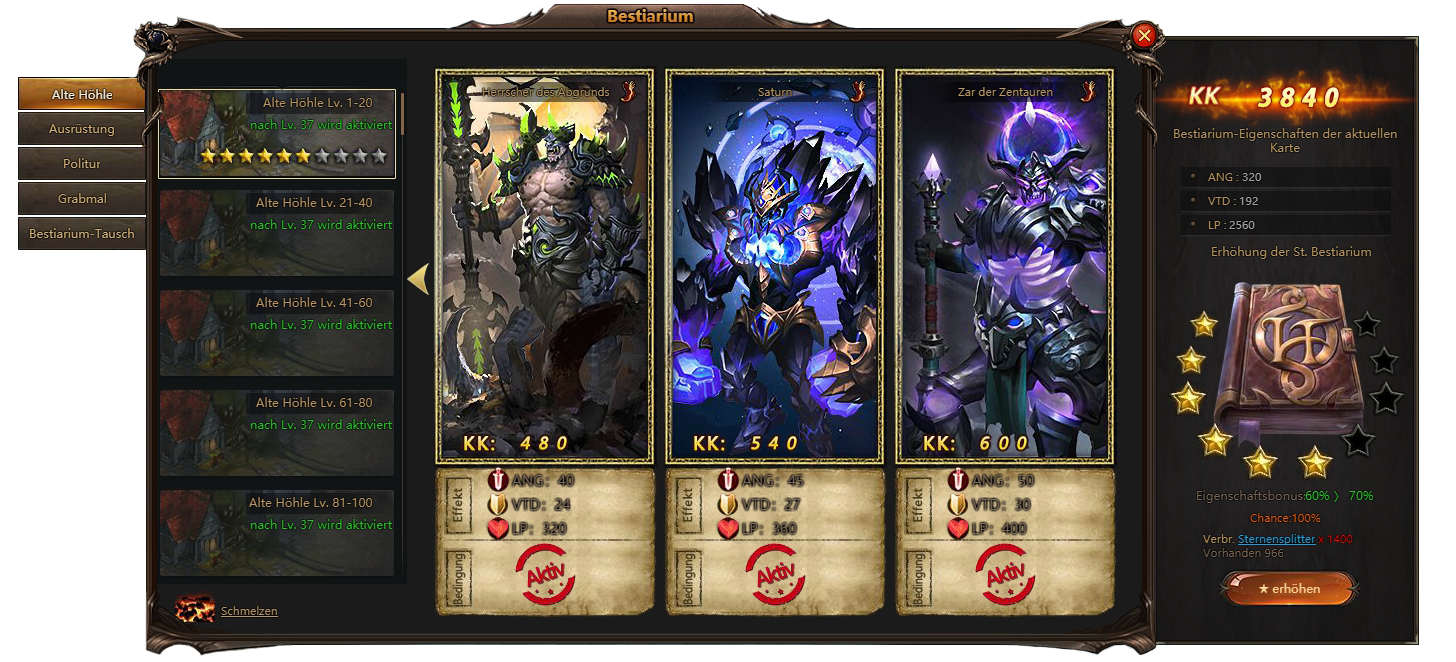Open the Ausrüstung tab
1456x662 pixels.
[82, 129]
